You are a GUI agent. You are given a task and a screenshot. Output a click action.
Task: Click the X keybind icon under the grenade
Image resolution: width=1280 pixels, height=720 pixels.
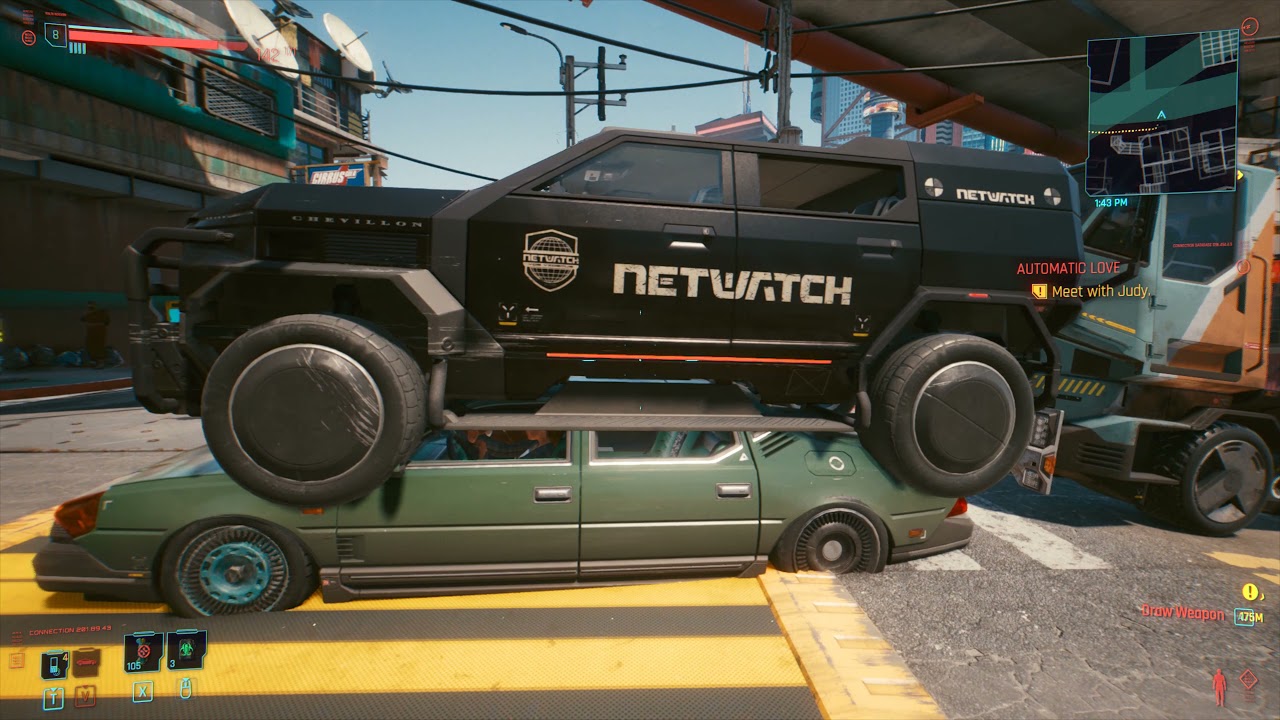tap(143, 693)
